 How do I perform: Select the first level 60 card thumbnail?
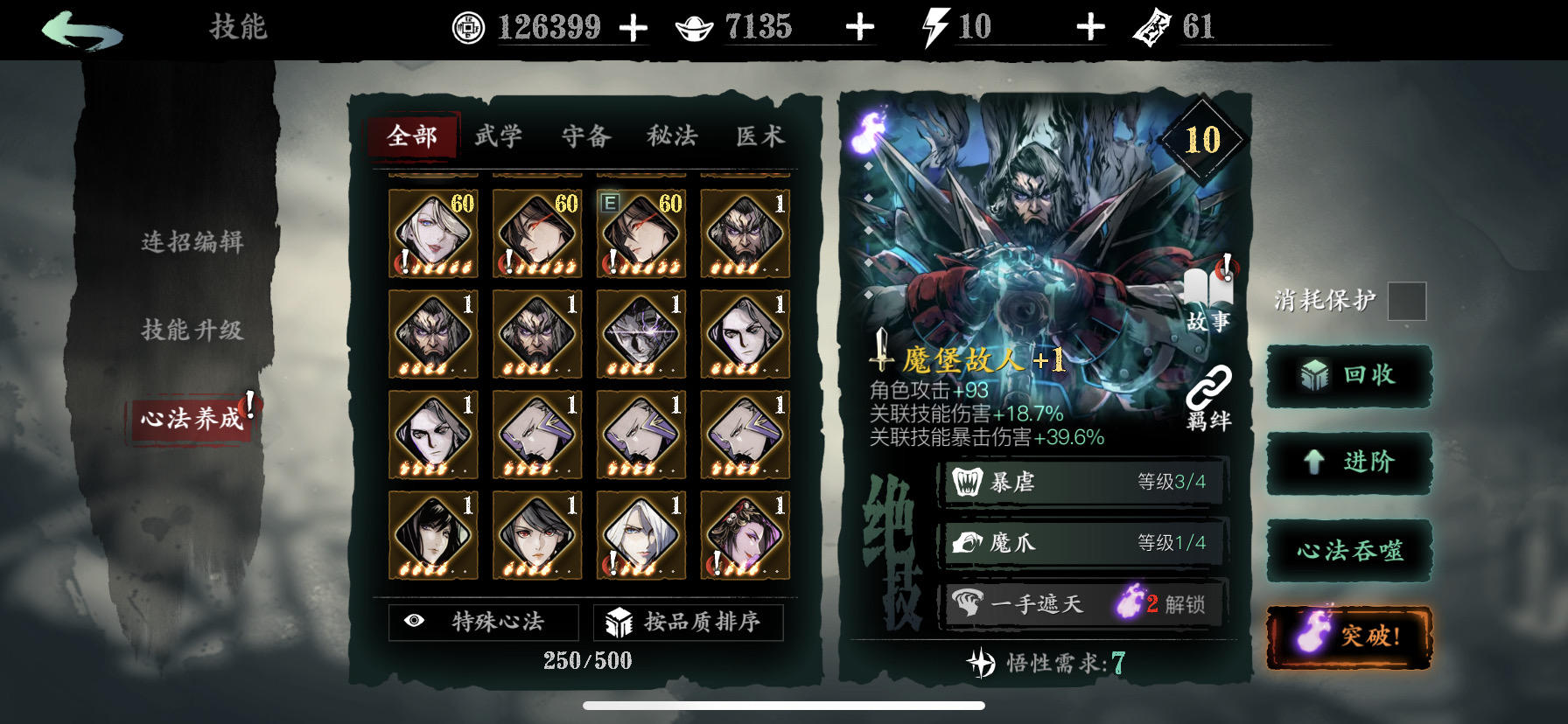tap(430, 233)
